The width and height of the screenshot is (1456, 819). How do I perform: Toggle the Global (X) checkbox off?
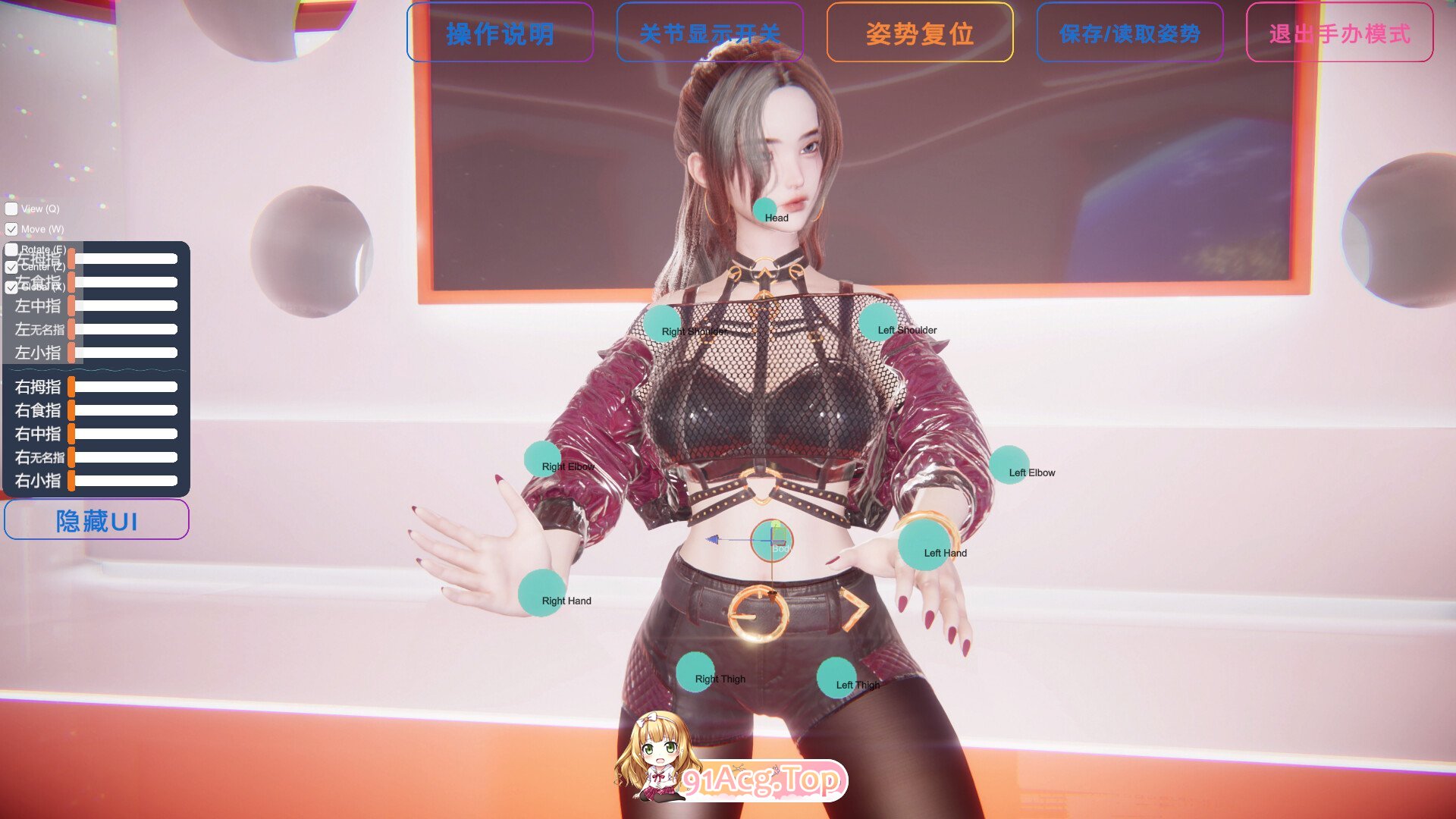(x=11, y=287)
